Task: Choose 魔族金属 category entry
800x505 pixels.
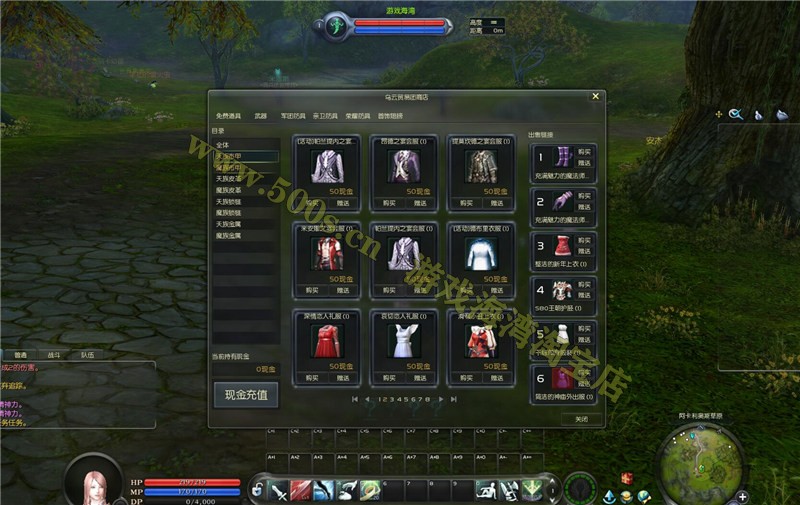Action: 229,235
